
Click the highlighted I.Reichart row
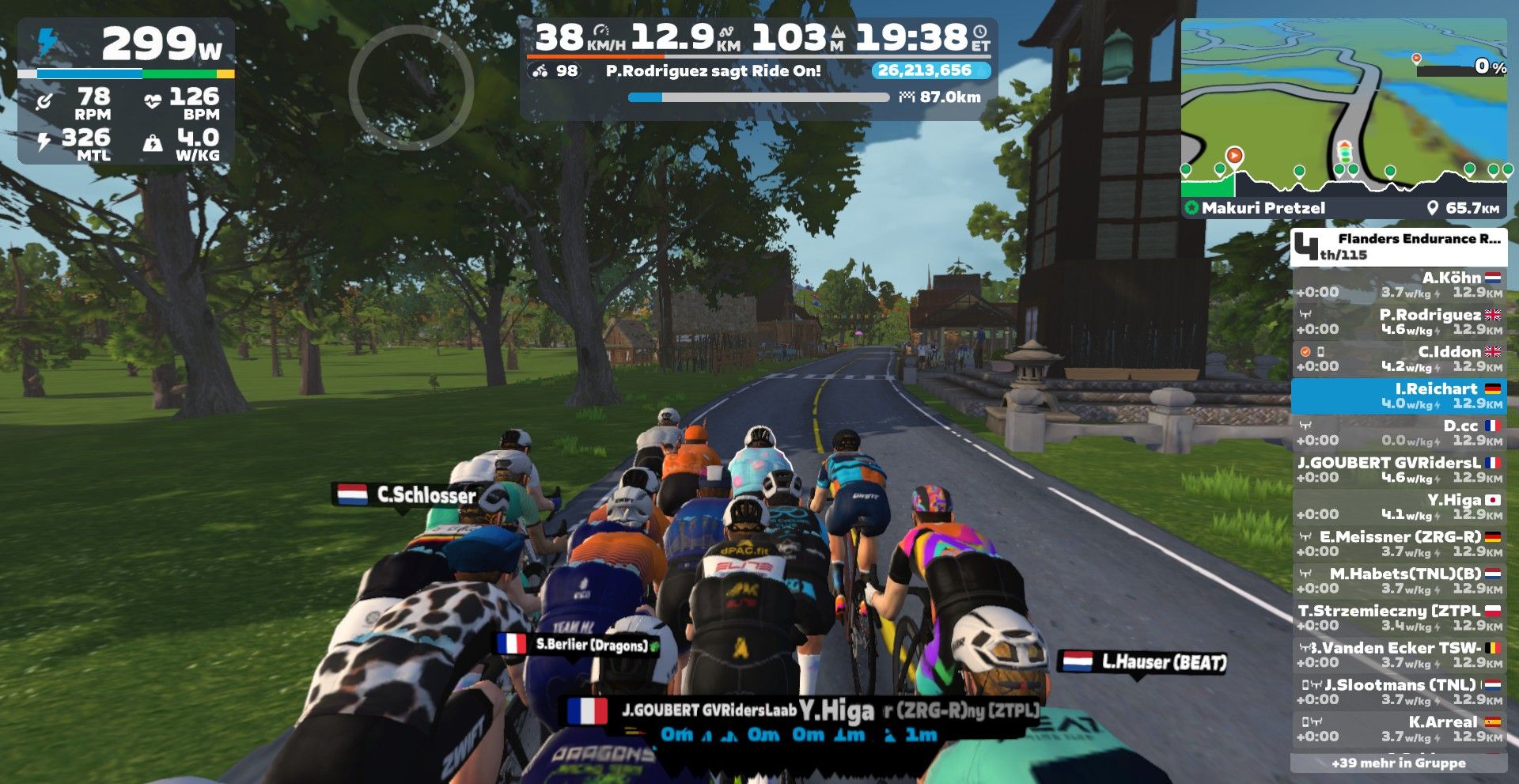point(1399,396)
